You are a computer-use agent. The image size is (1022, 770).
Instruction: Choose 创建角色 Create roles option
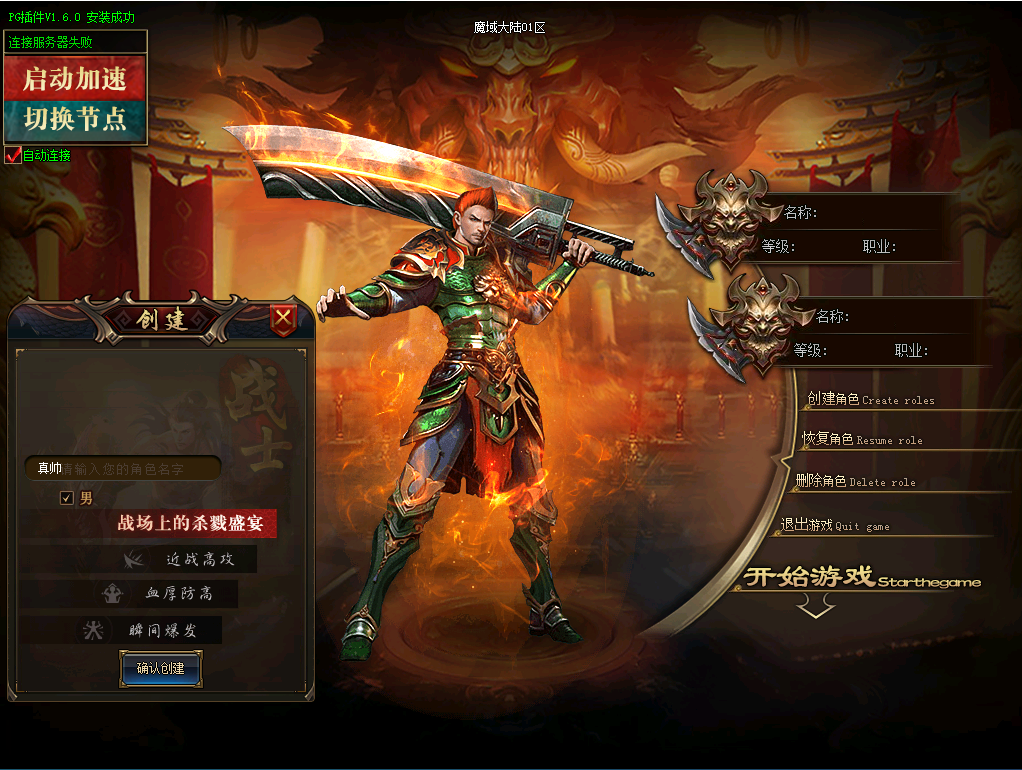coord(870,399)
